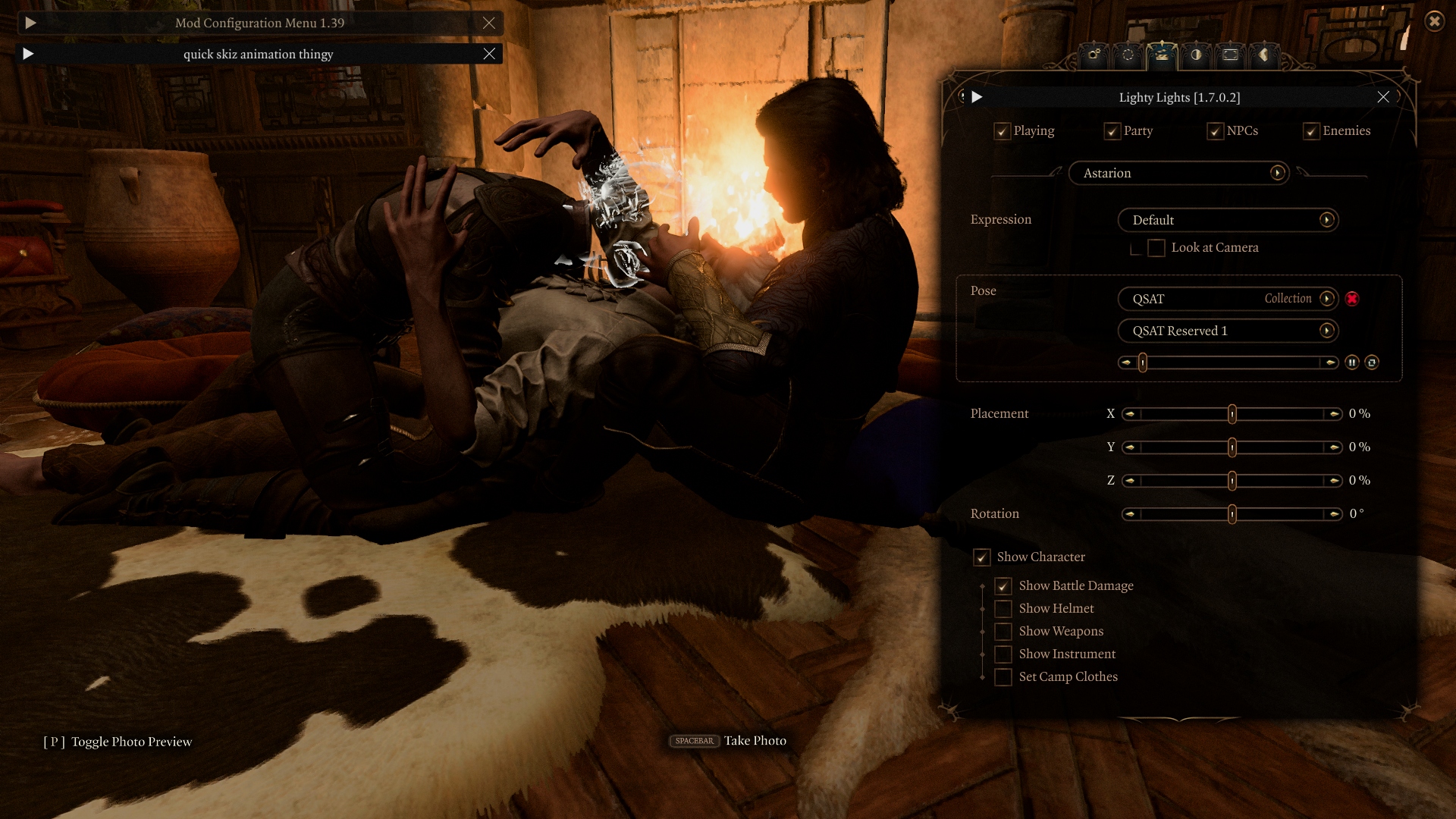Exit photo mode with top-right X
1456x819 pixels.
click(1434, 21)
